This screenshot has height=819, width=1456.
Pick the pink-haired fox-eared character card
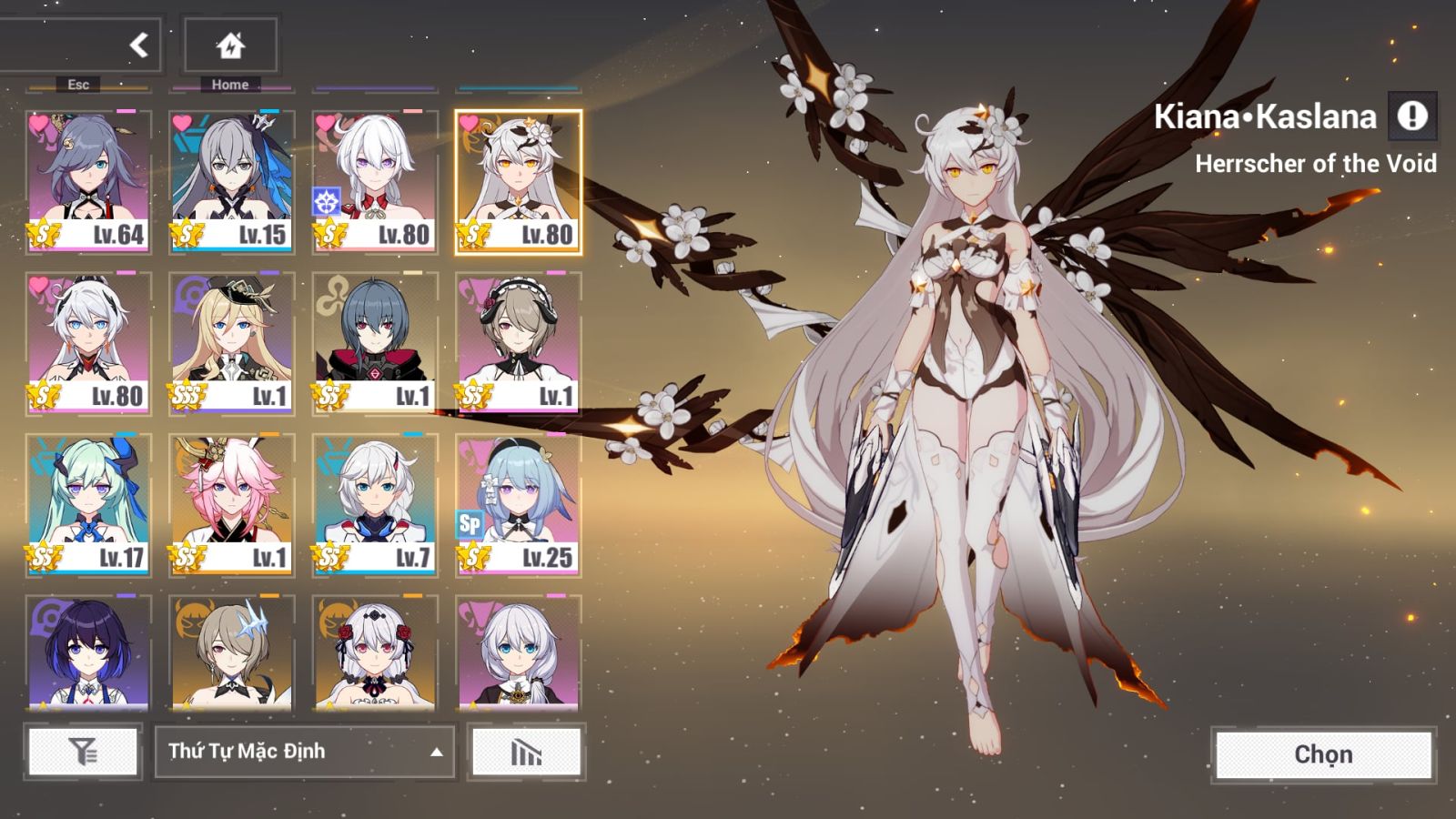pyautogui.click(x=231, y=505)
